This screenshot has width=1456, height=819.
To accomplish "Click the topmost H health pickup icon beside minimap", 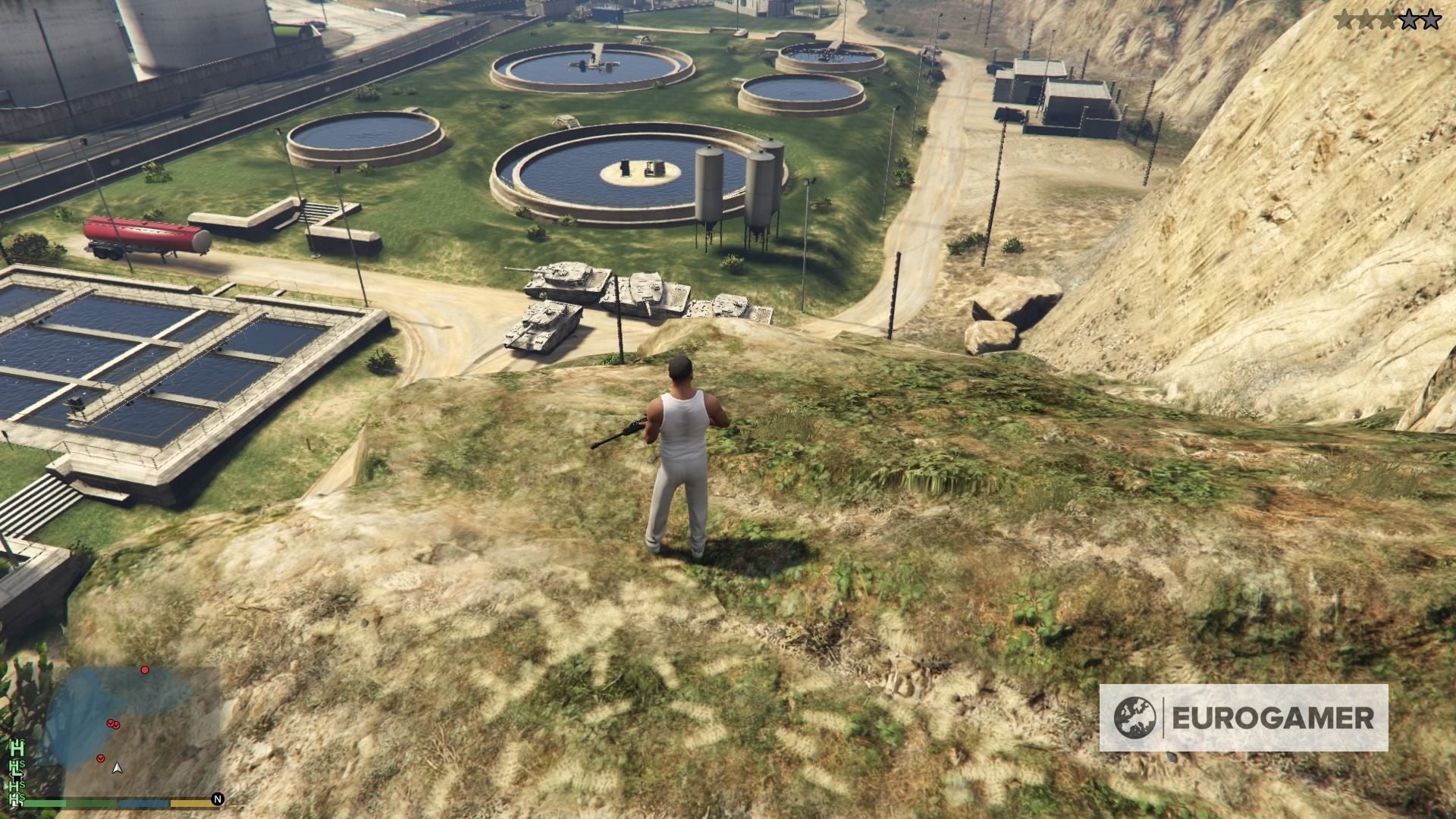I will tap(17, 747).
